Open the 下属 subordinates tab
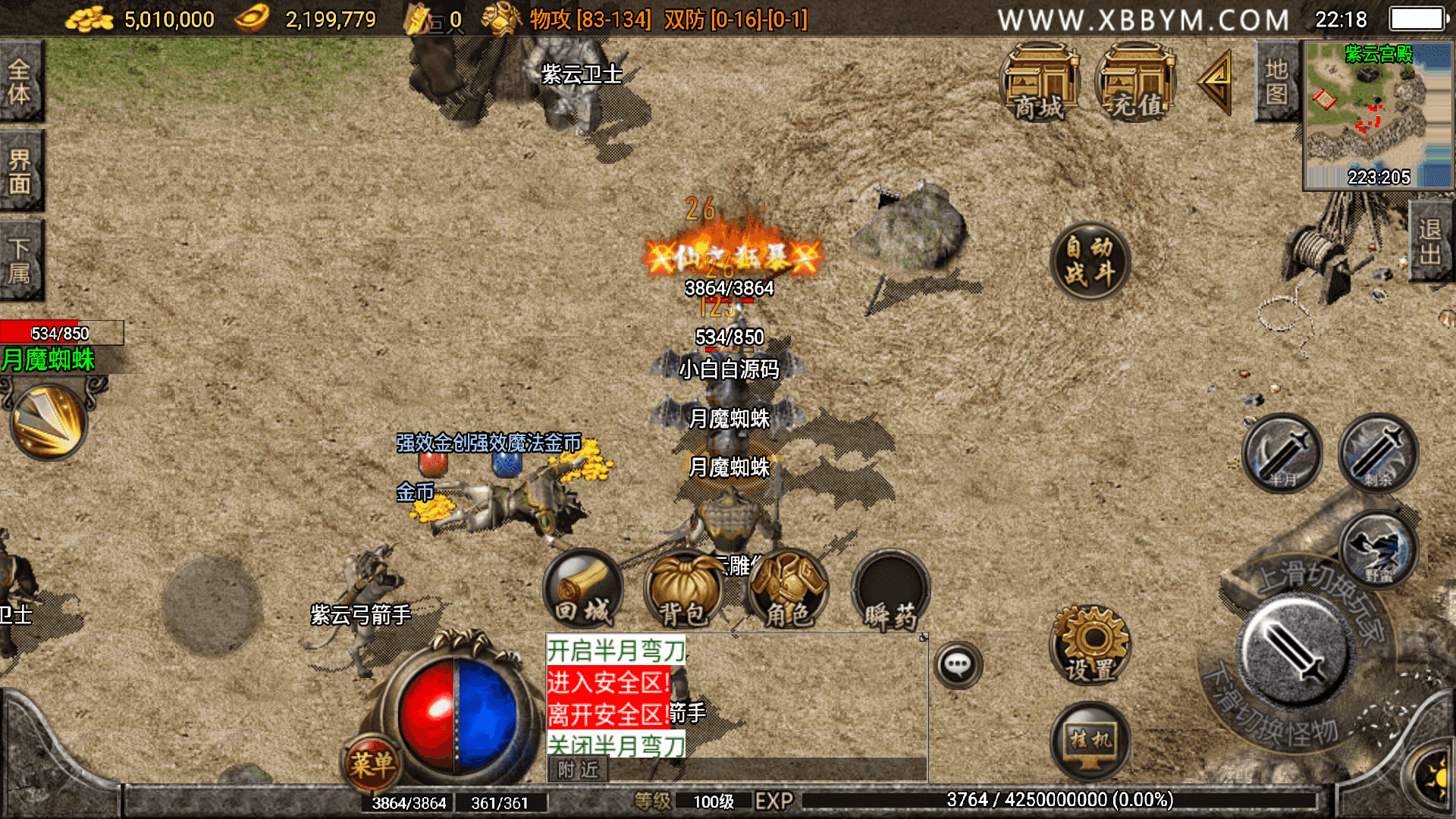1456x819 pixels. tap(20, 260)
